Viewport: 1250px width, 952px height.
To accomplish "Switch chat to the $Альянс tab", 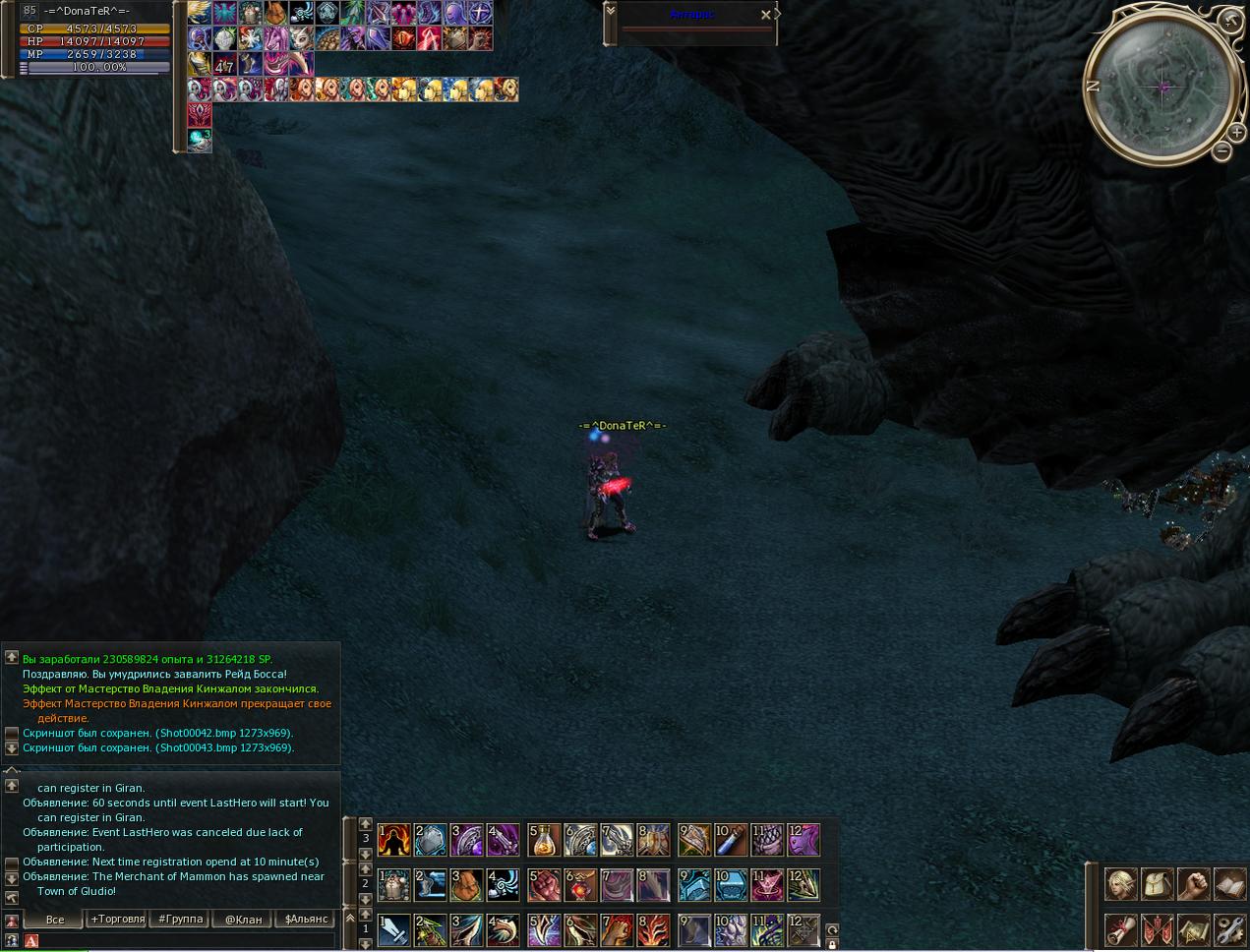I will pyautogui.click(x=306, y=920).
